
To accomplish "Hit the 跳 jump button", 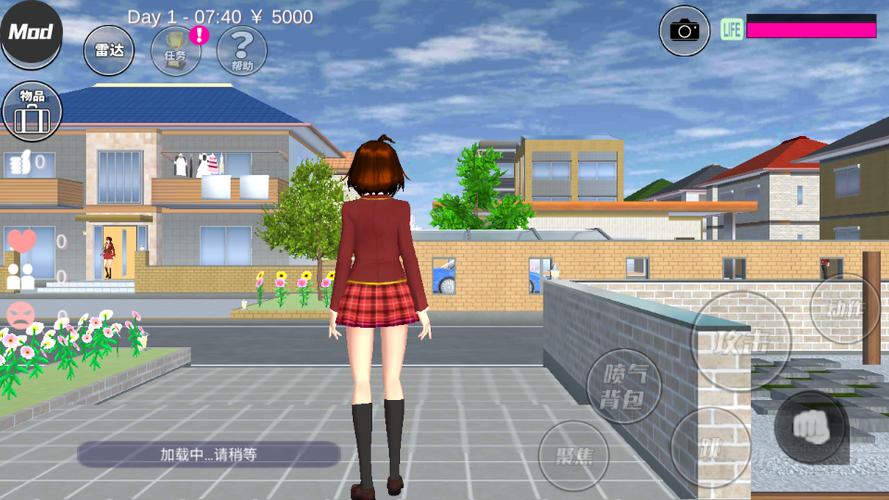I will point(710,447).
